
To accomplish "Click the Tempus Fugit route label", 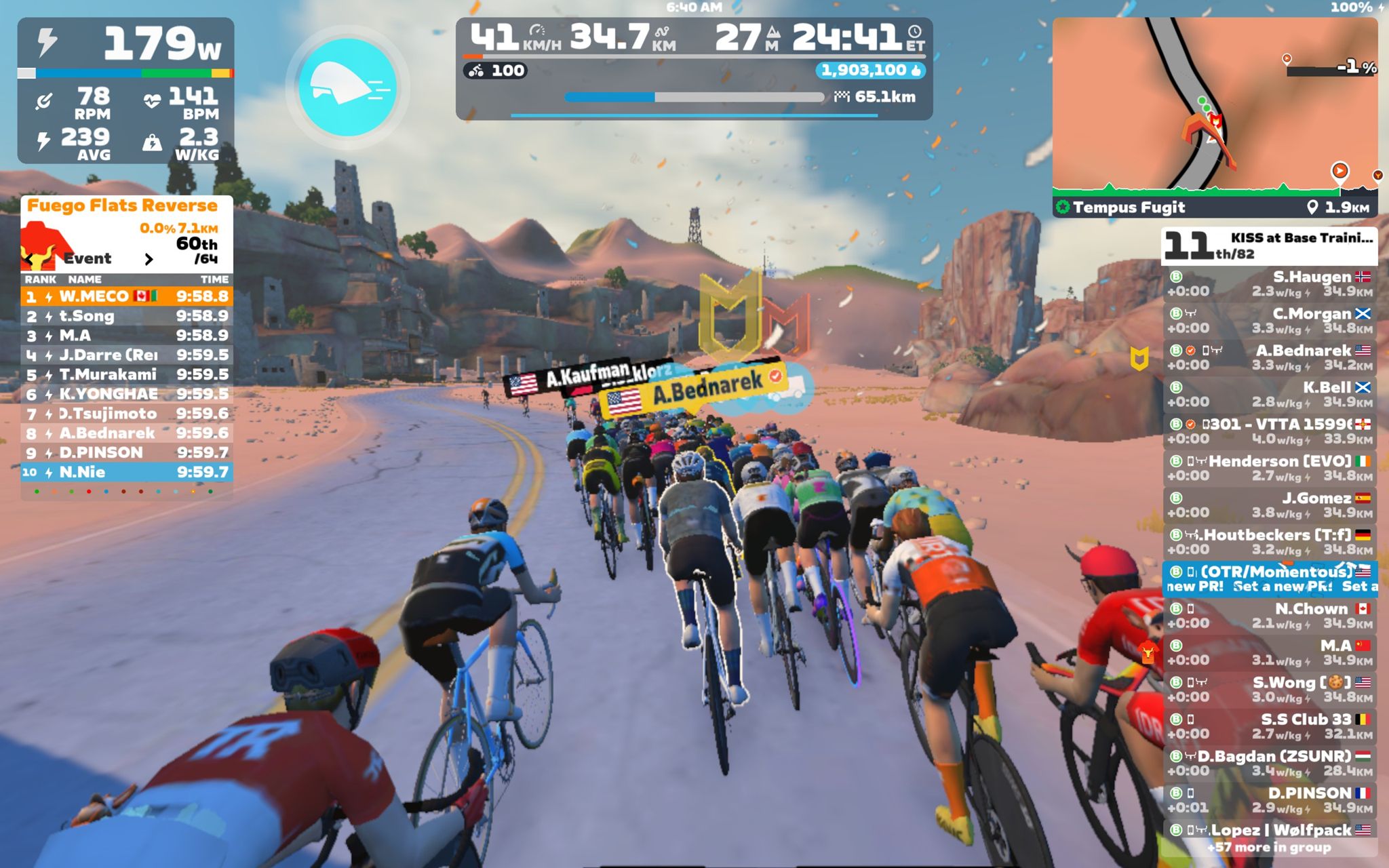I will coord(1129,208).
